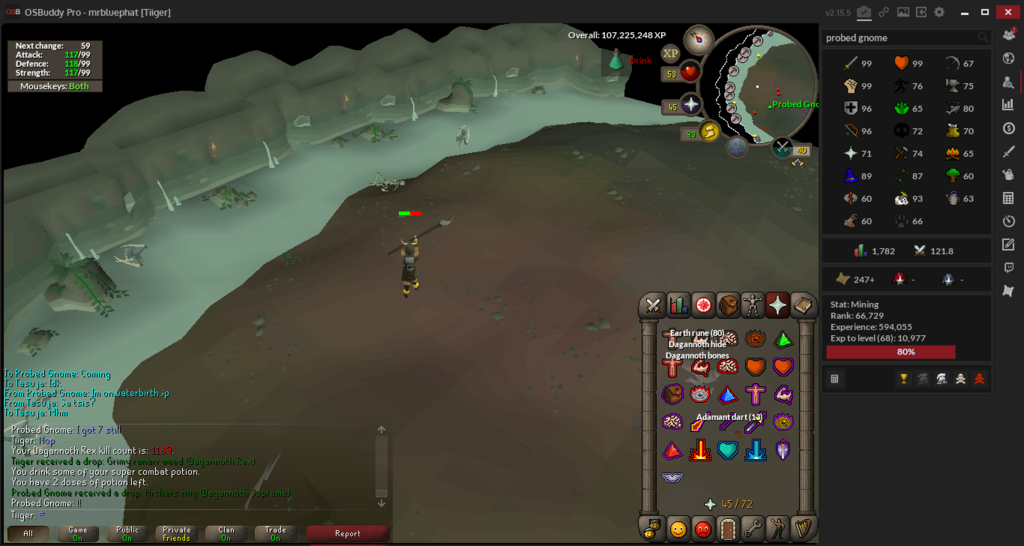
Task: Switch to the Magic spellbook tab
Action: click(803, 305)
